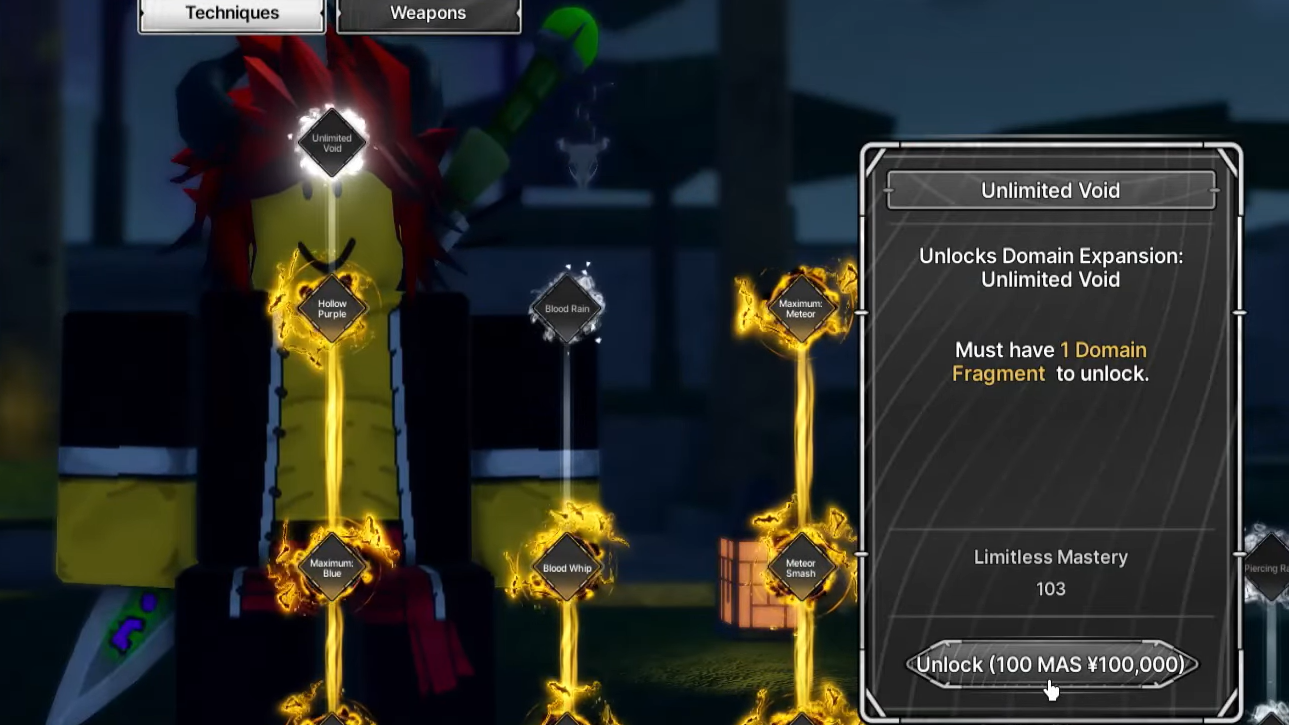Click the Blood Rain skill node
Viewport: 1289px width, 725px height.
567,309
